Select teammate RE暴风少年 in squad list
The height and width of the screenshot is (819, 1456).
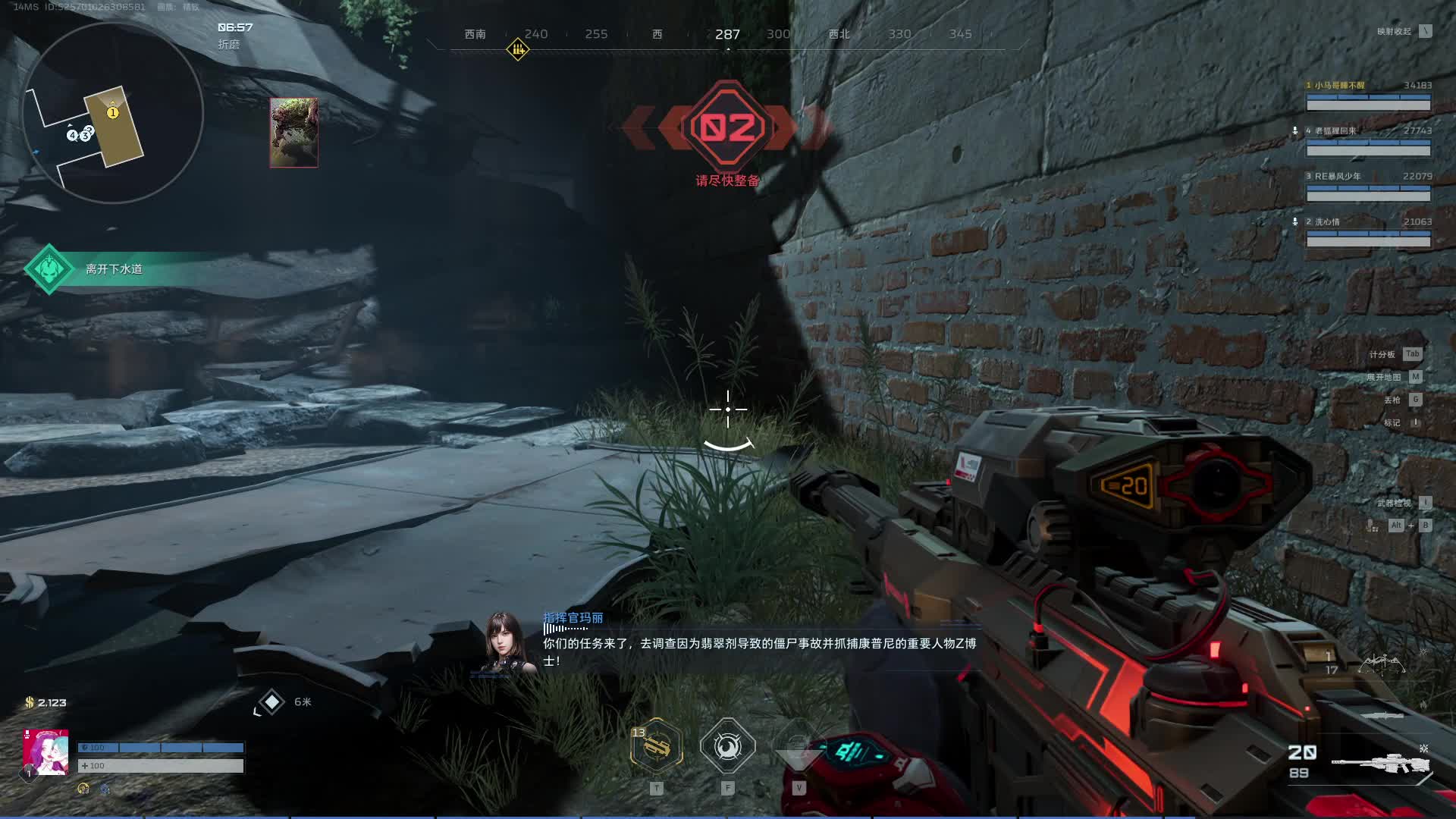click(x=1368, y=187)
